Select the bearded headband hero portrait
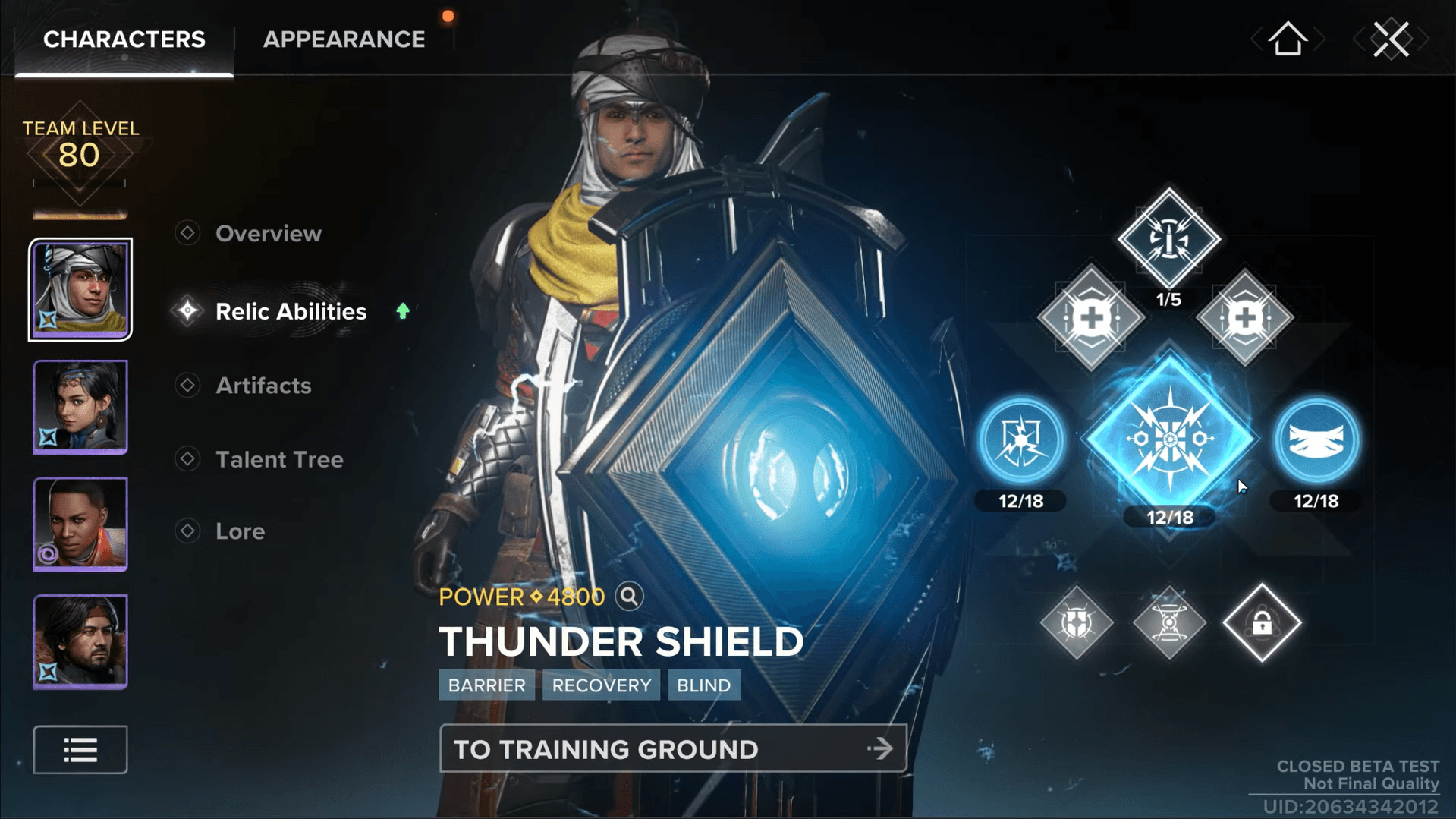 80,642
